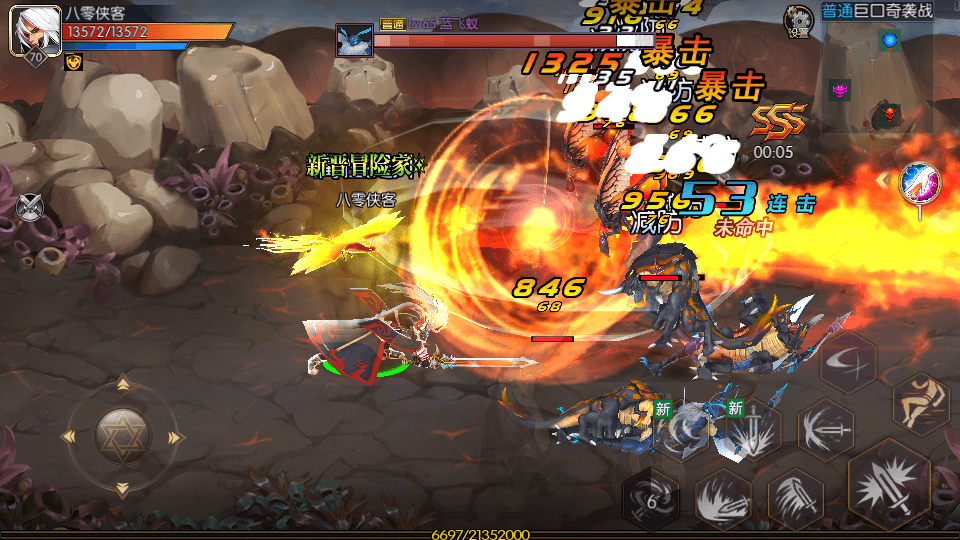Trigger the crescent slash skill
The width and height of the screenshot is (960, 540).
(x=848, y=361)
